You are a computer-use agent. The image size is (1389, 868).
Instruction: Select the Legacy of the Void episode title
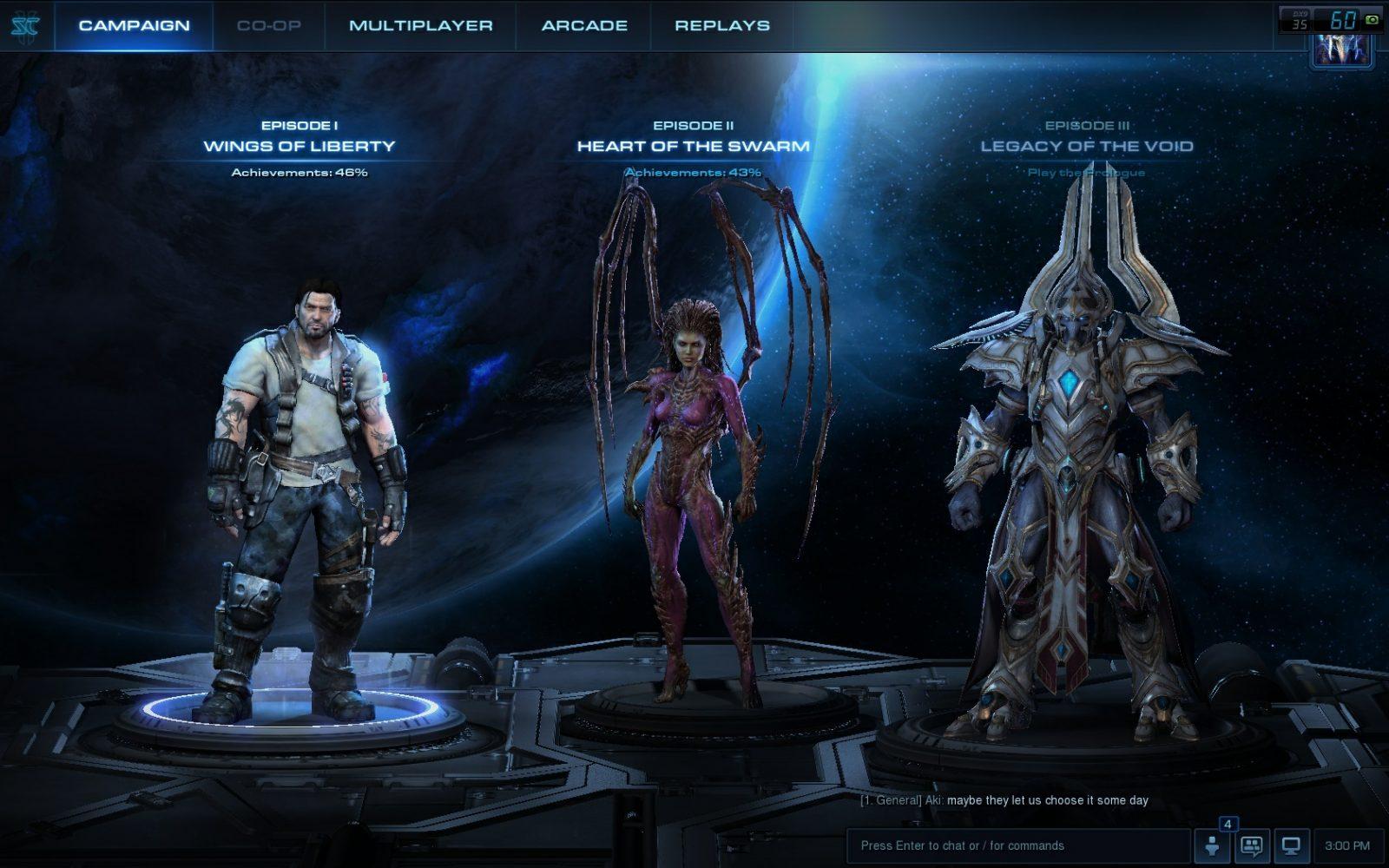point(1086,146)
